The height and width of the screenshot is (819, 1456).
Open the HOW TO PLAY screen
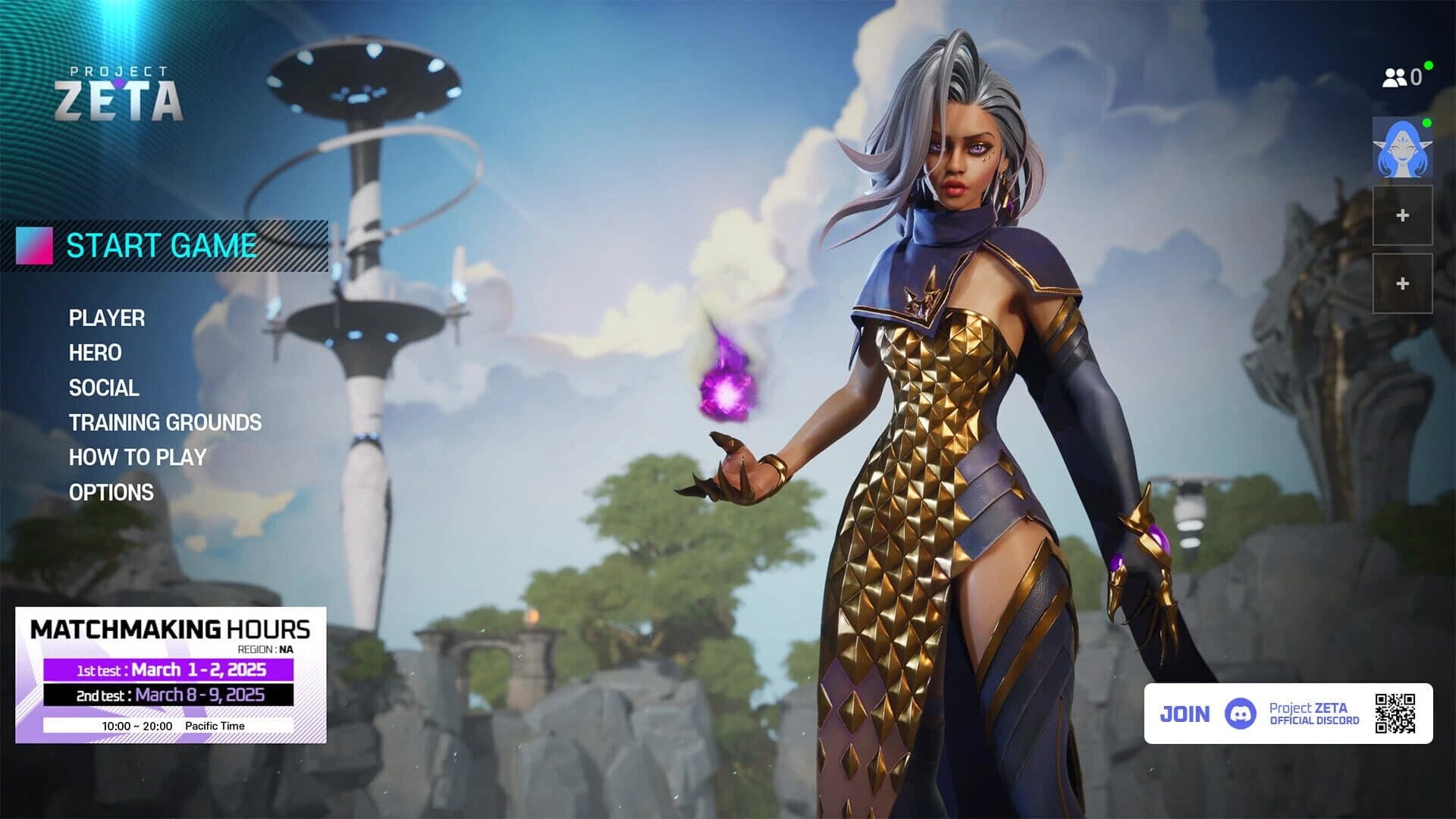click(137, 457)
